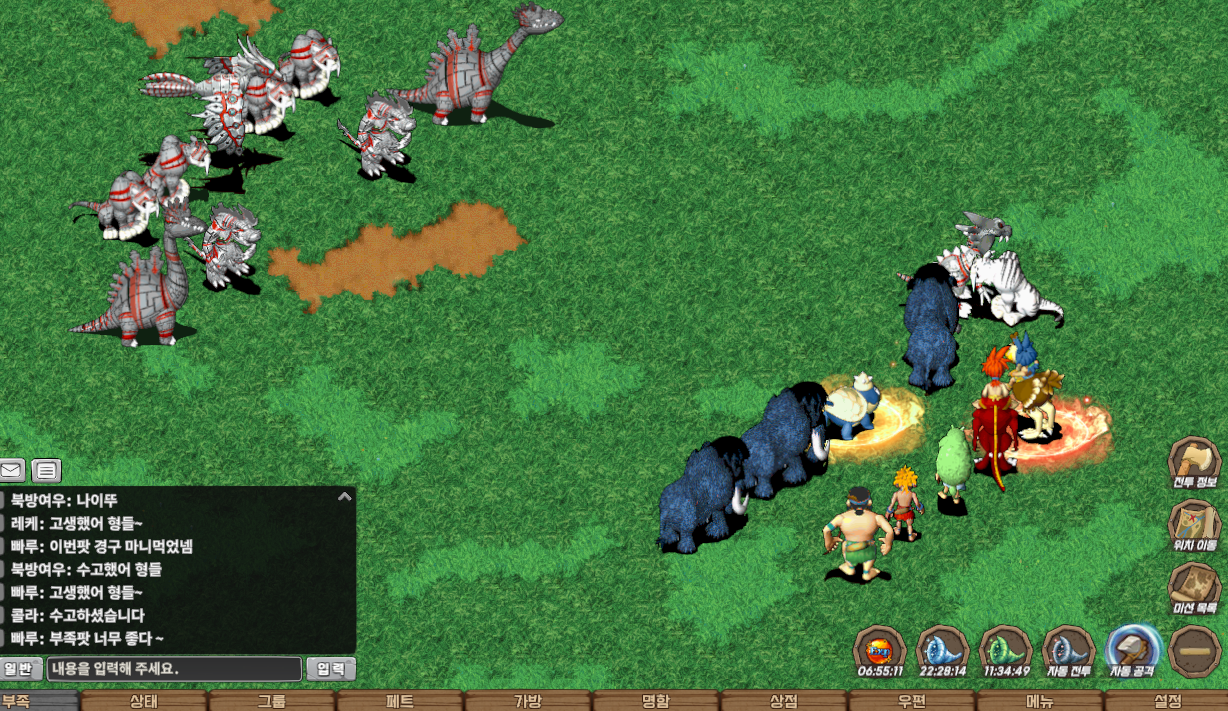
Task: Send chat with the 입력 button
Action: tap(331, 669)
